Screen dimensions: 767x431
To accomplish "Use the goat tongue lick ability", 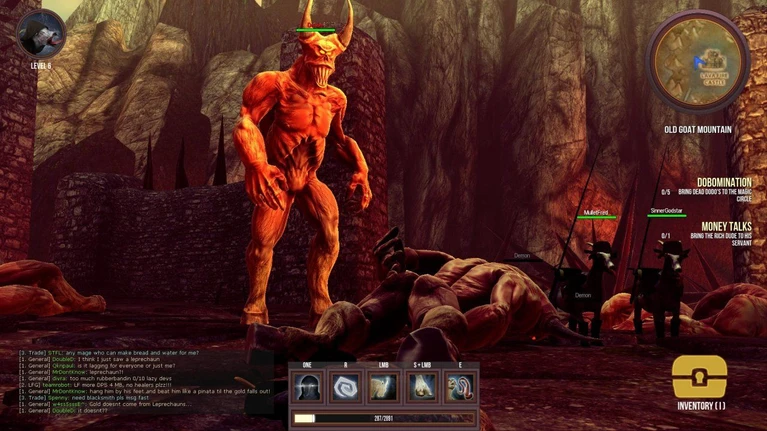I will [461, 388].
